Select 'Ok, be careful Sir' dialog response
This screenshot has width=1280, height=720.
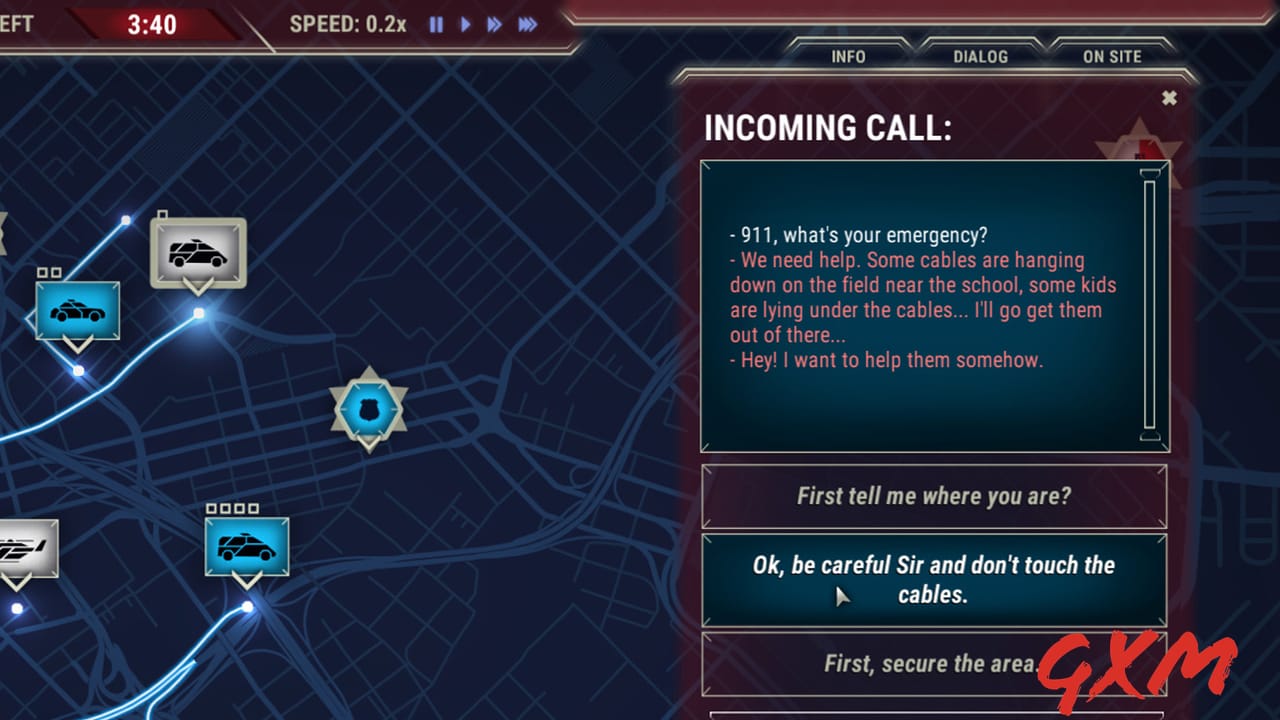pyautogui.click(x=934, y=580)
